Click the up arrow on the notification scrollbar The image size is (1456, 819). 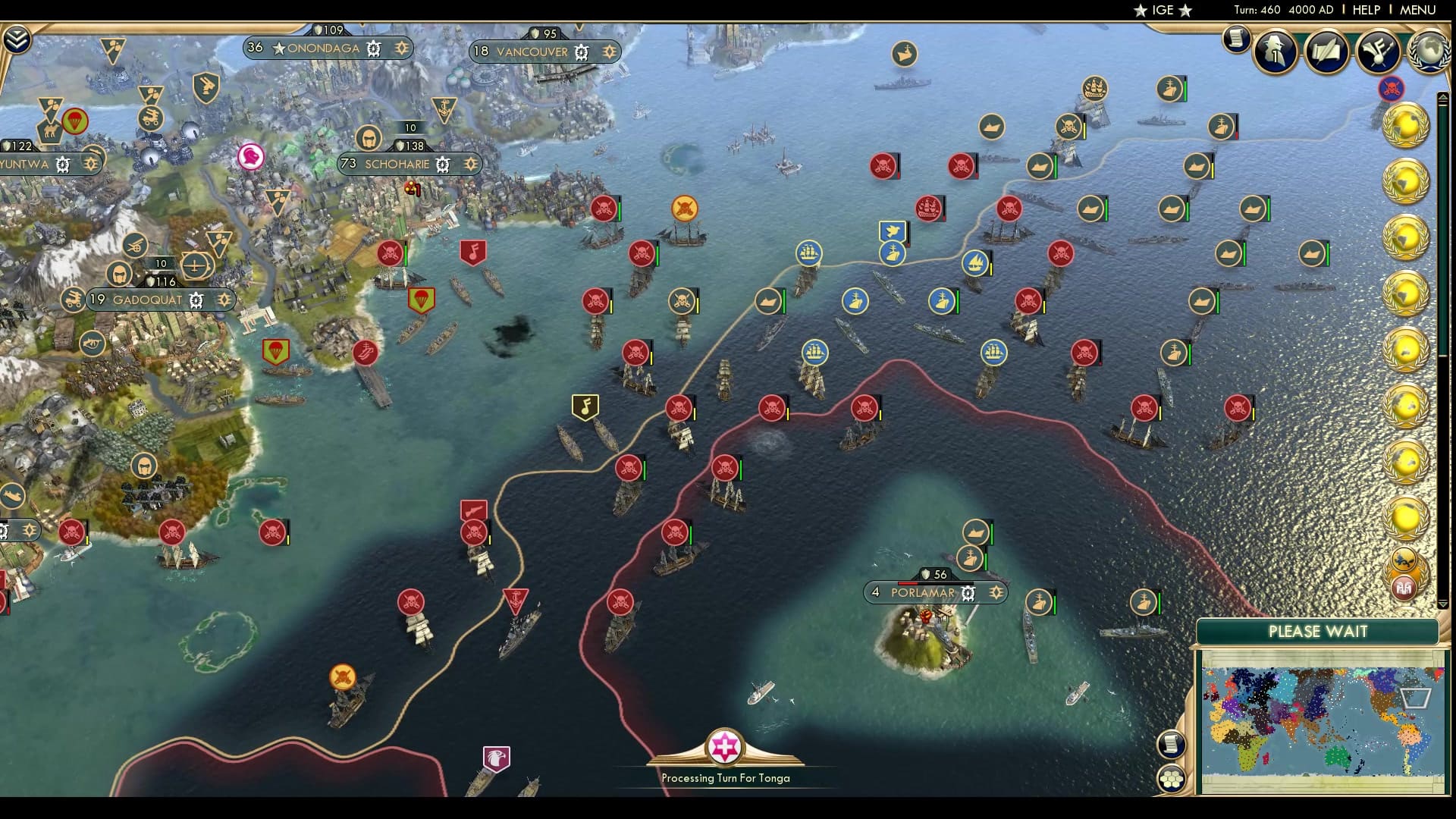coord(1444,96)
